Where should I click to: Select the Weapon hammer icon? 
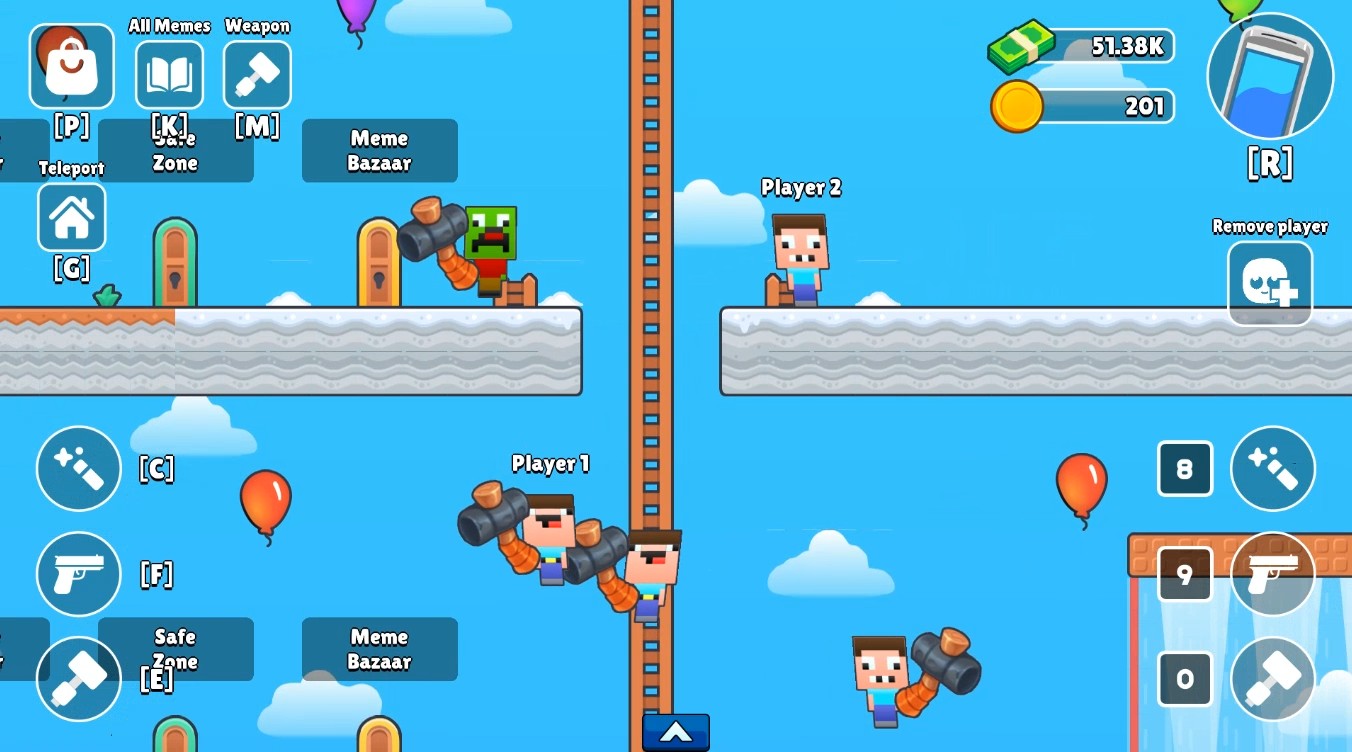pyautogui.click(x=257, y=75)
